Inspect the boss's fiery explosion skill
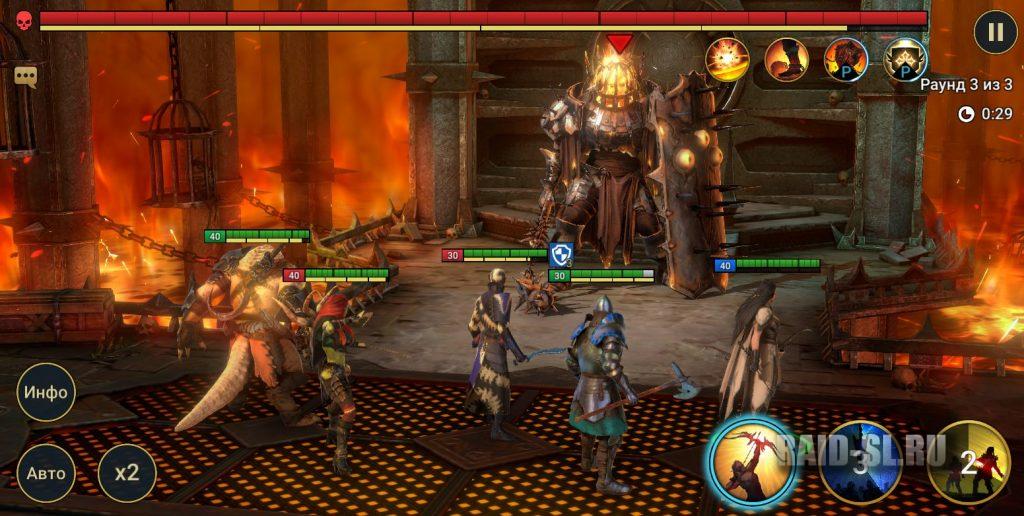Image resolution: width=1024 pixels, height=516 pixels. tap(727, 59)
